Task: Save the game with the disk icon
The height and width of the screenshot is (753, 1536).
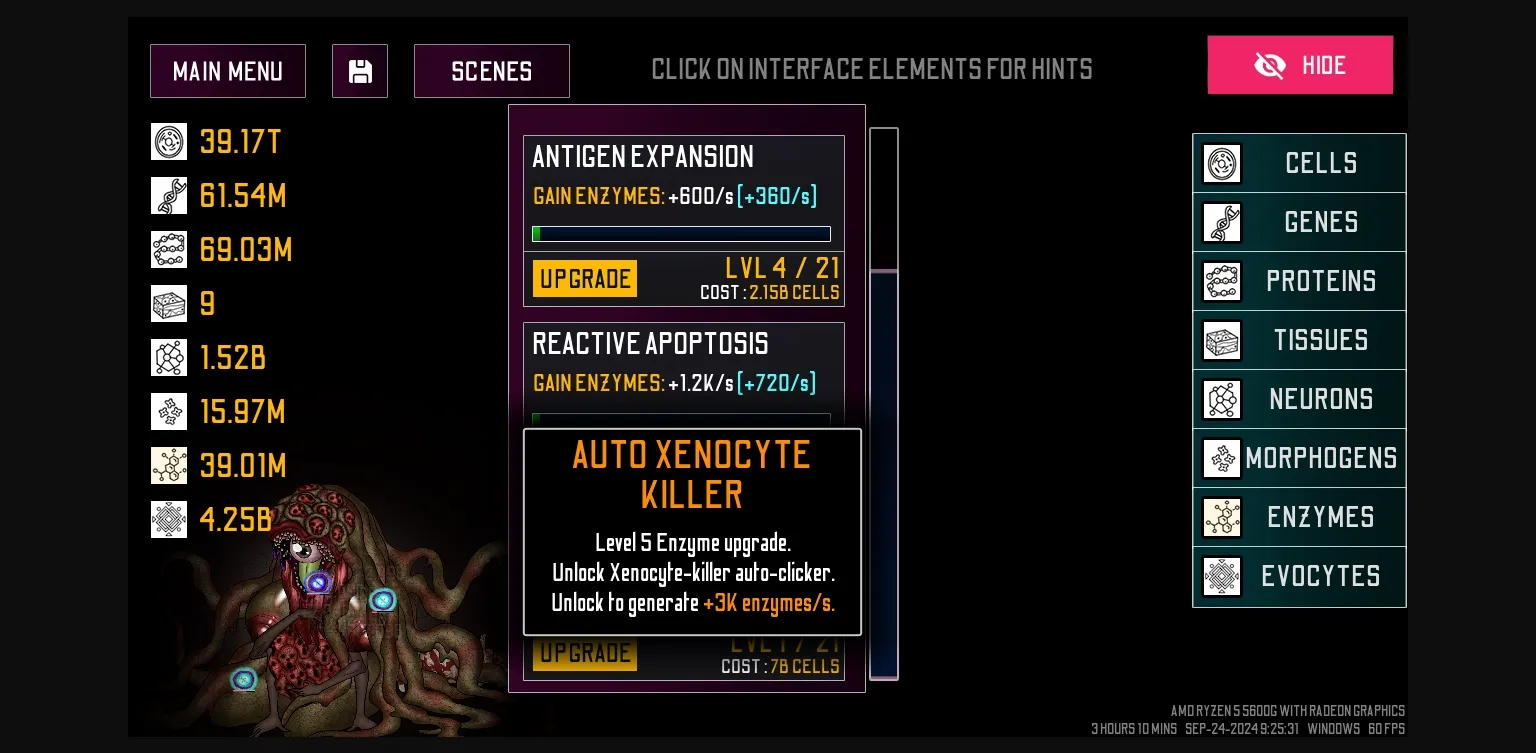Action: coord(360,70)
